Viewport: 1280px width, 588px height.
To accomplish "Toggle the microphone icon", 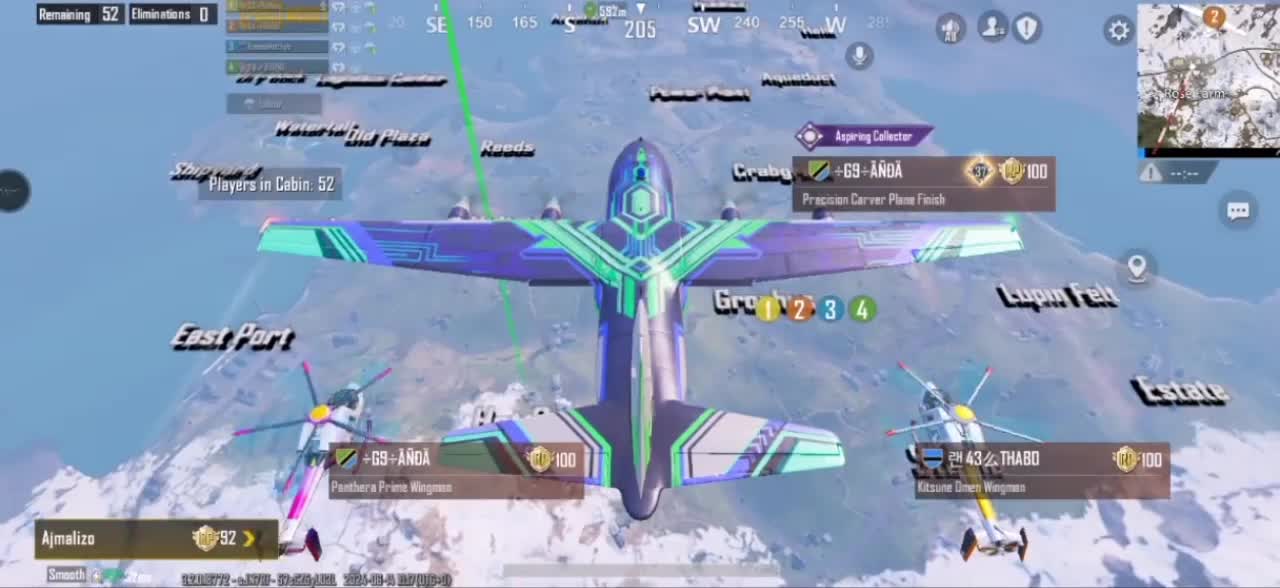I will (x=859, y=56).
